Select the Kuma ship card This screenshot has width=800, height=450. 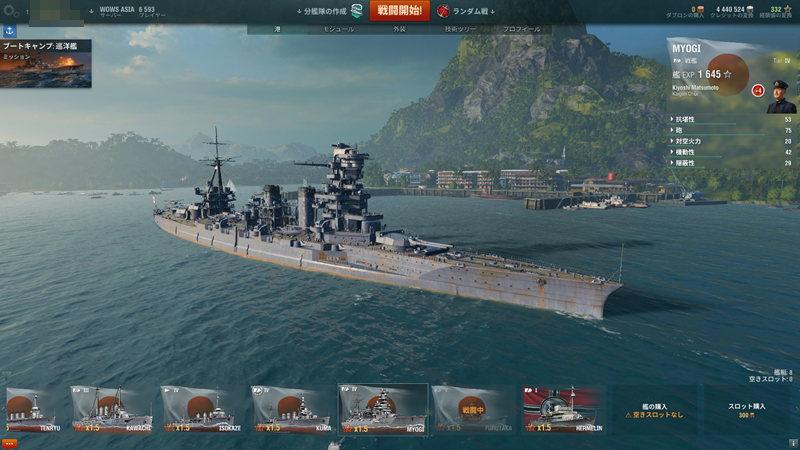click(x=291, y=410)
